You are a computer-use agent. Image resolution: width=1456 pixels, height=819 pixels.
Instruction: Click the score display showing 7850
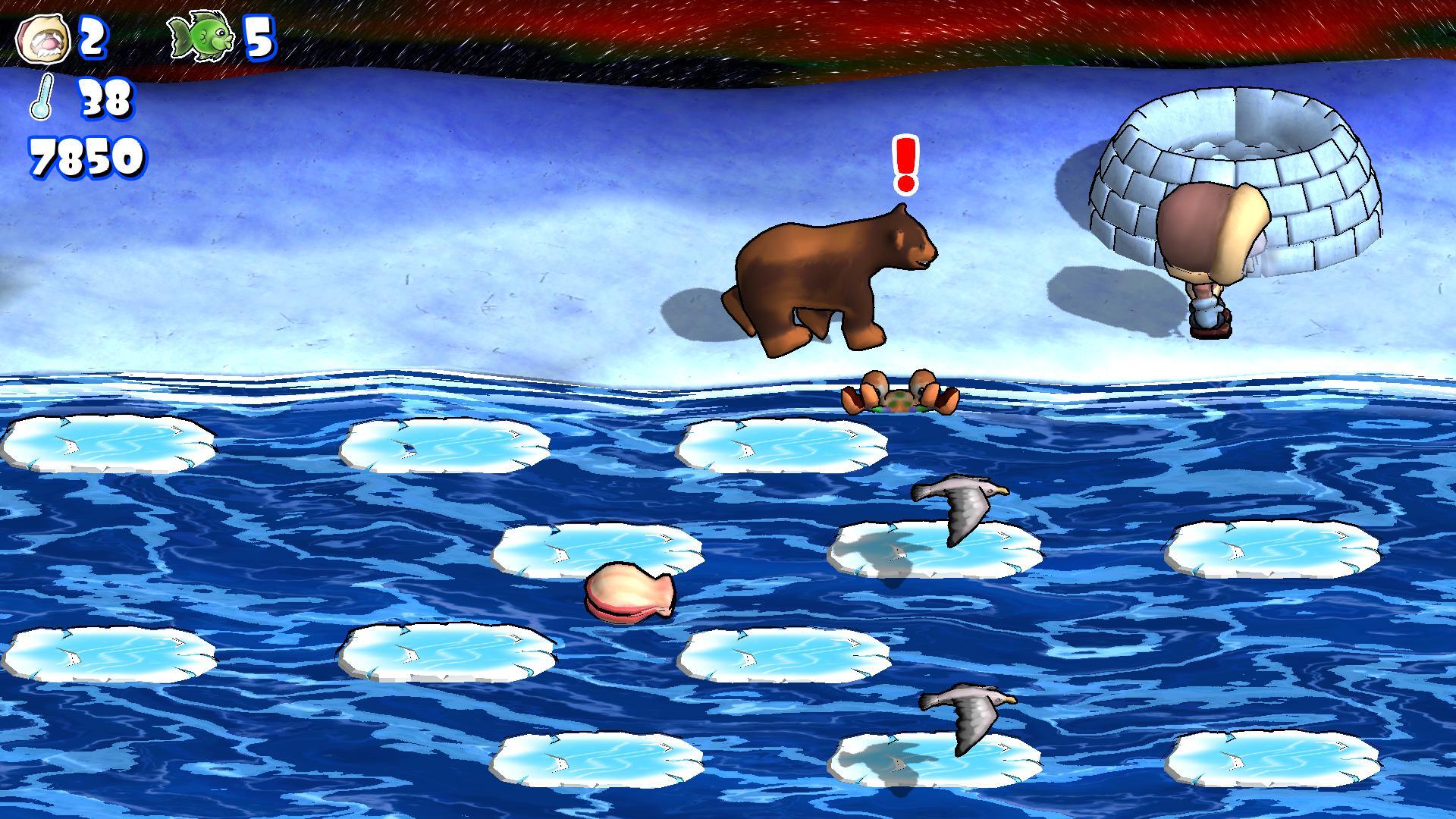click(x=86, y=158)
